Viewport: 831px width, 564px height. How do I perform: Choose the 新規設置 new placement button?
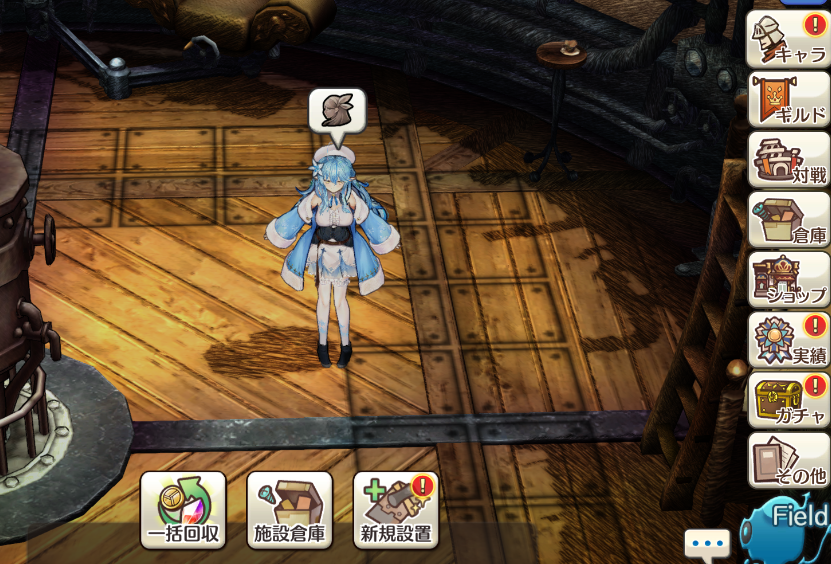[396, 510]
